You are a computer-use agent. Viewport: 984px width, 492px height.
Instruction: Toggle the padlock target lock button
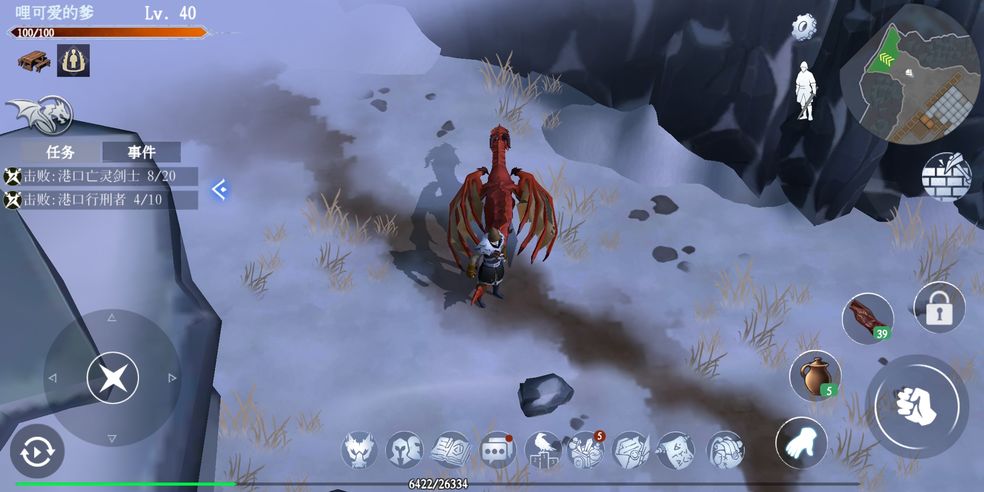[x=939, y=308]
